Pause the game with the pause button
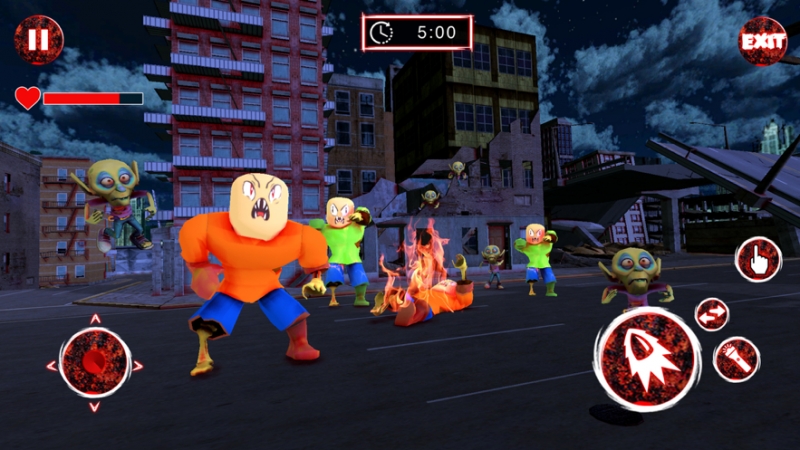 [x=38, y=40]
